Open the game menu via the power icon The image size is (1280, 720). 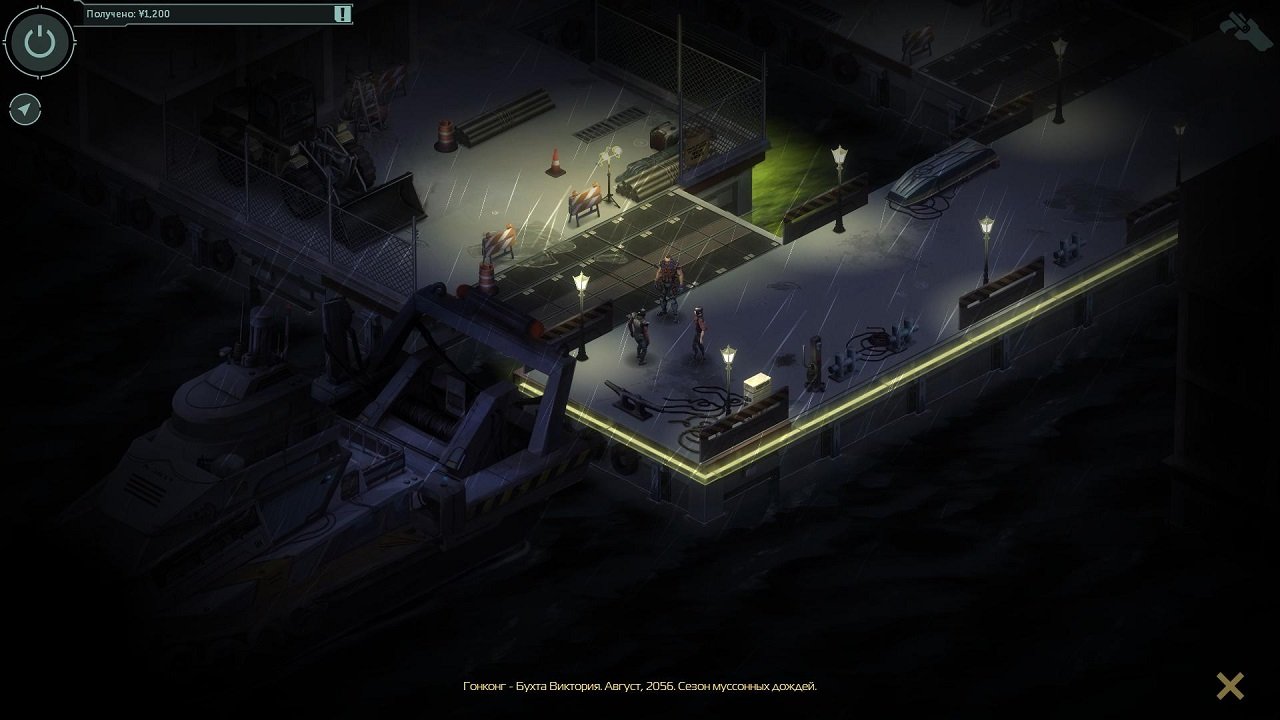coord(40,41)
